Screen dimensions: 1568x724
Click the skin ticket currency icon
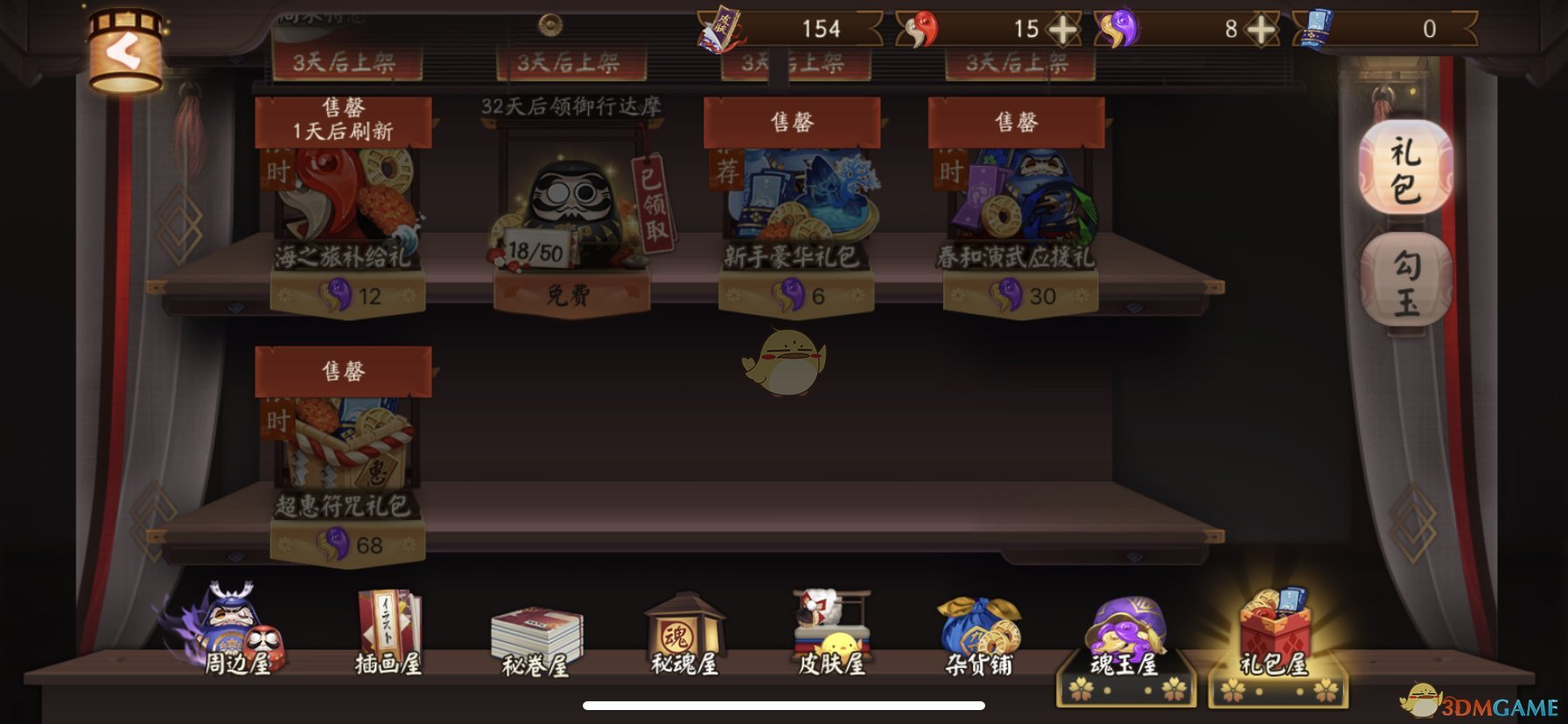pos(720,28)
